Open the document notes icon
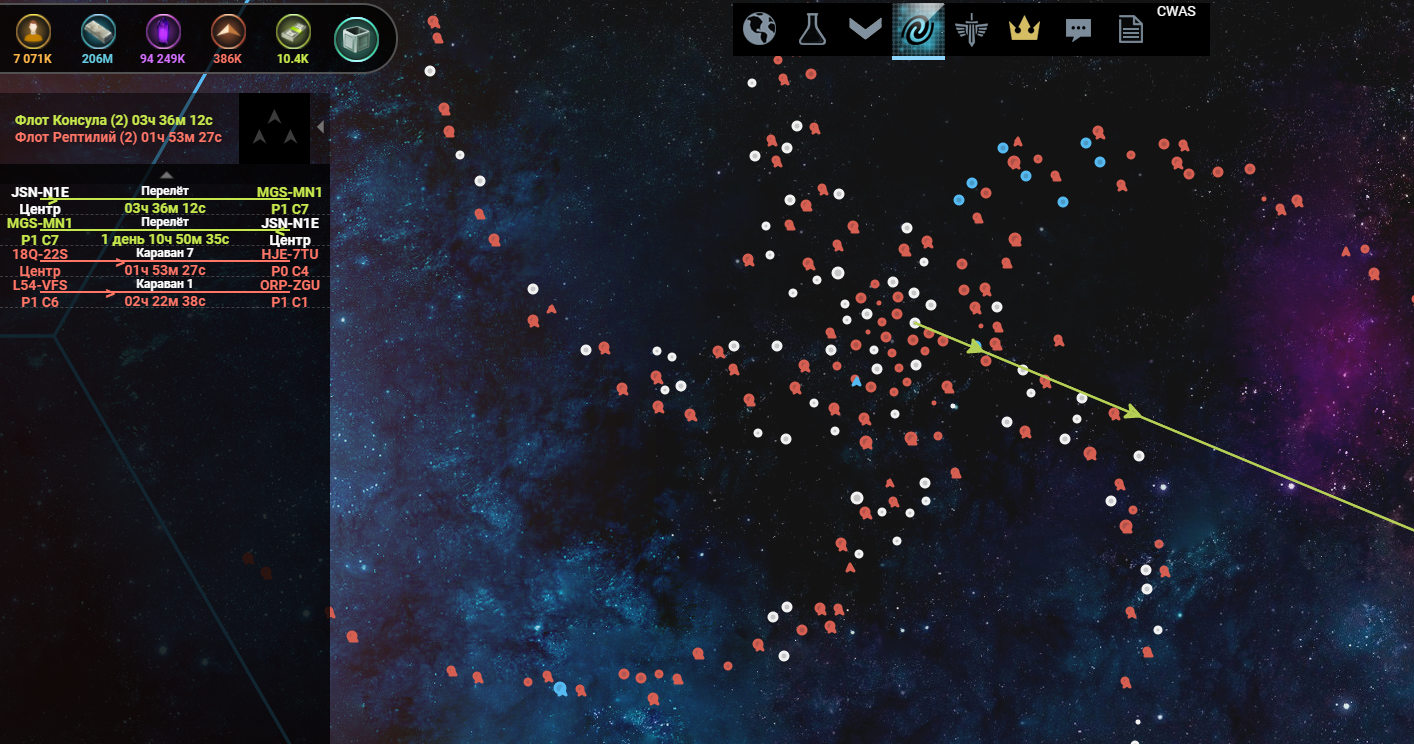 [1130, 29]
